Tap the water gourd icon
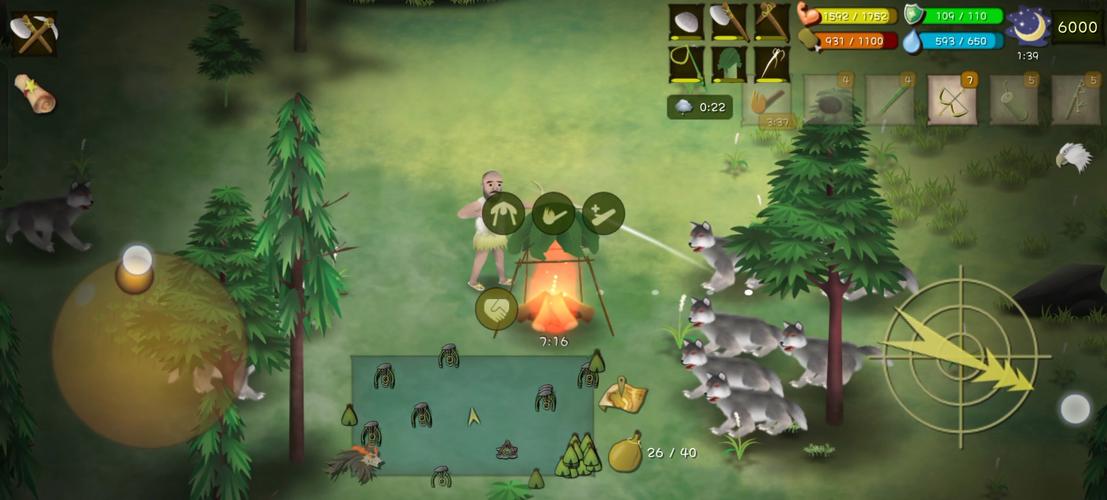 (624, 453)
